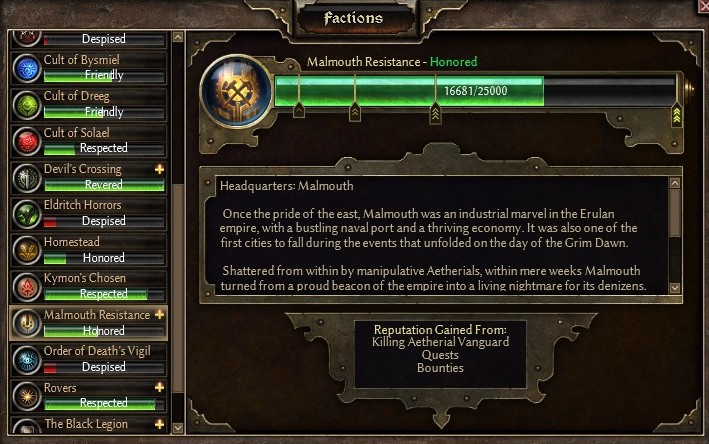Open the Cult of Solael faction entry
The width and height of the screenshot is (709, 444).
click(x=88, y=140)
